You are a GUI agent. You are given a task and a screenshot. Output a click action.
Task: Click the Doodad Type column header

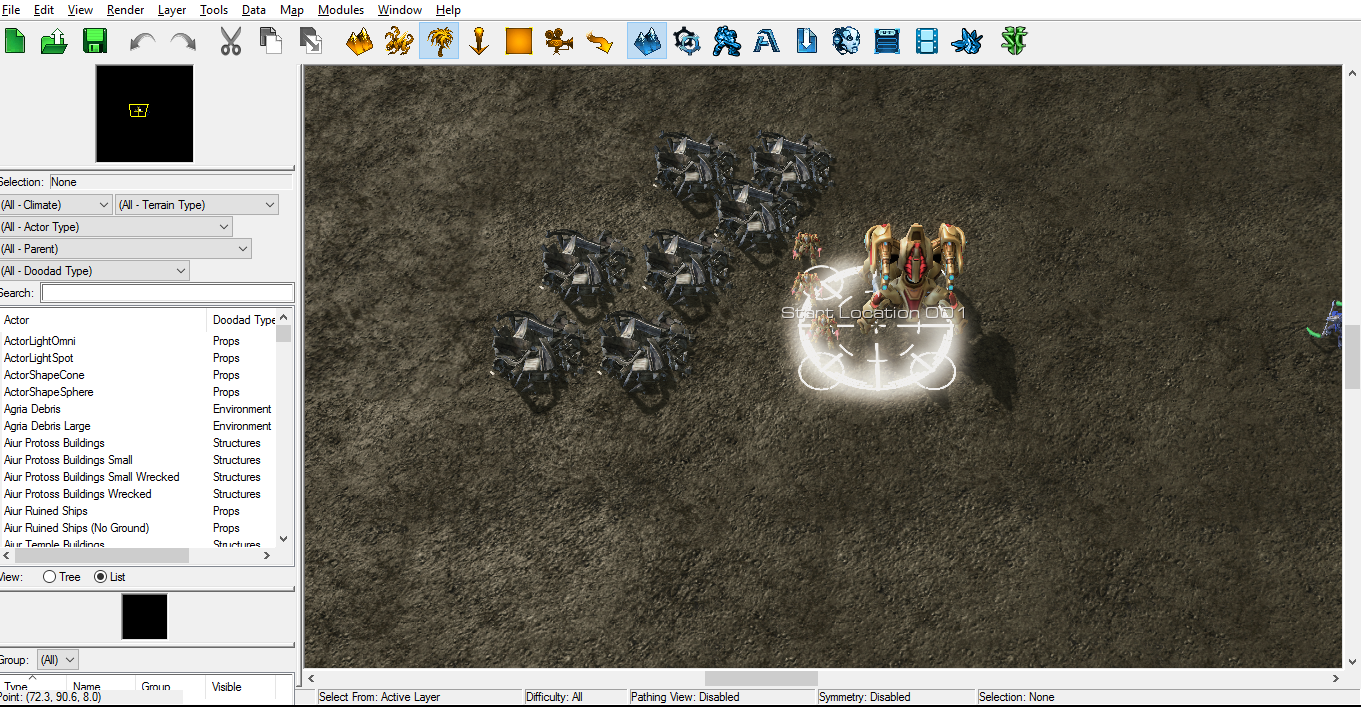click(x=243, y=320)
